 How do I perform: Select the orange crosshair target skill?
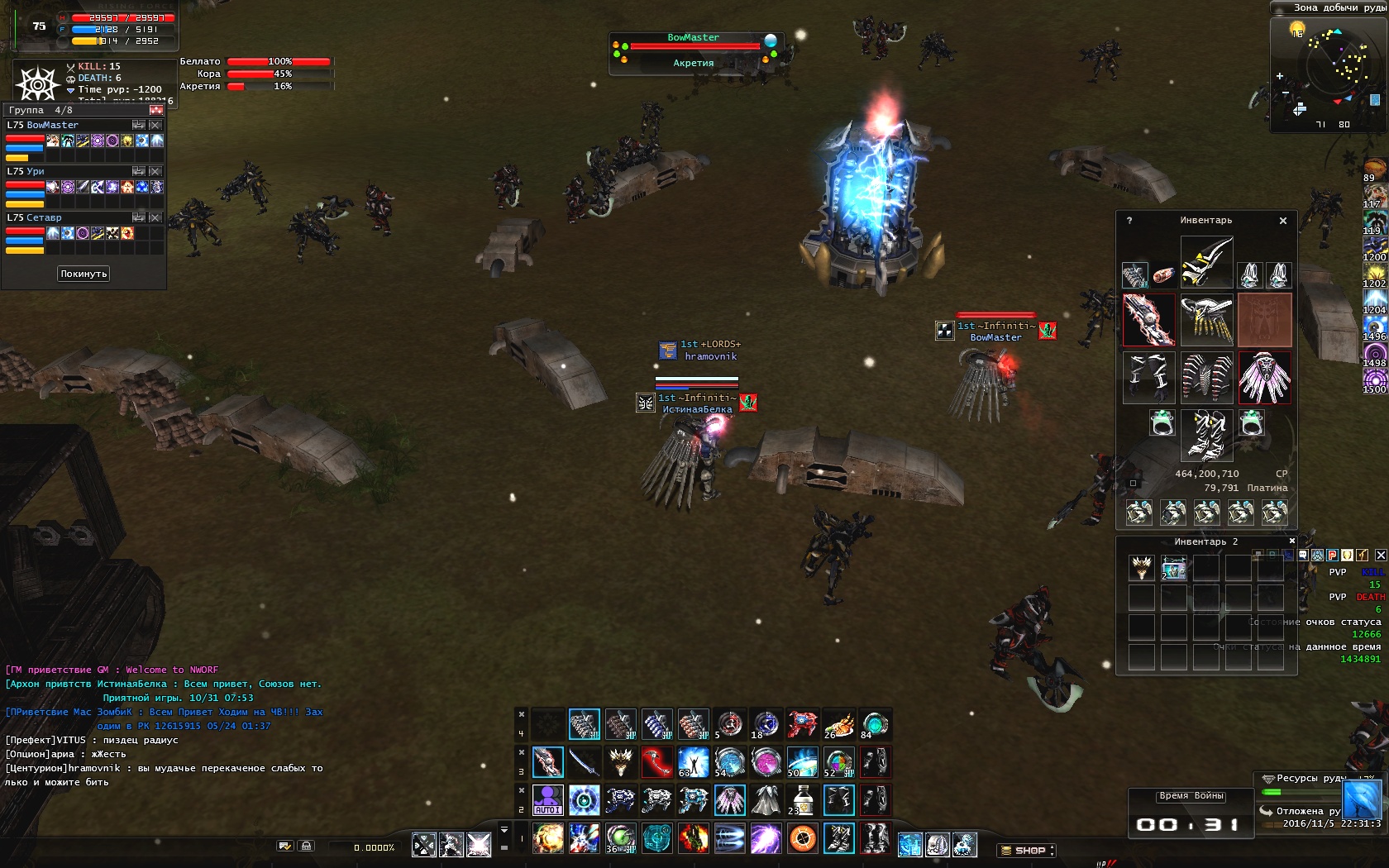pos(802,838)
